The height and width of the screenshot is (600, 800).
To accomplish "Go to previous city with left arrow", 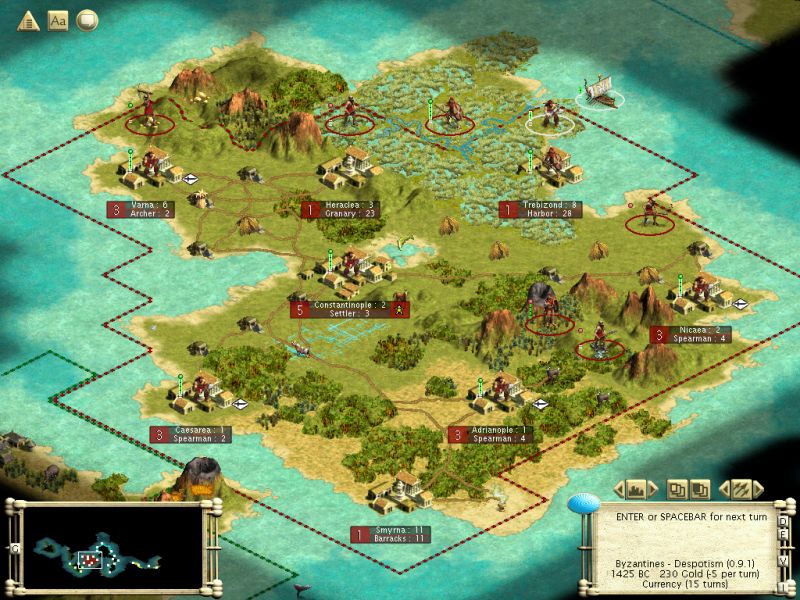I will (617, 489).
